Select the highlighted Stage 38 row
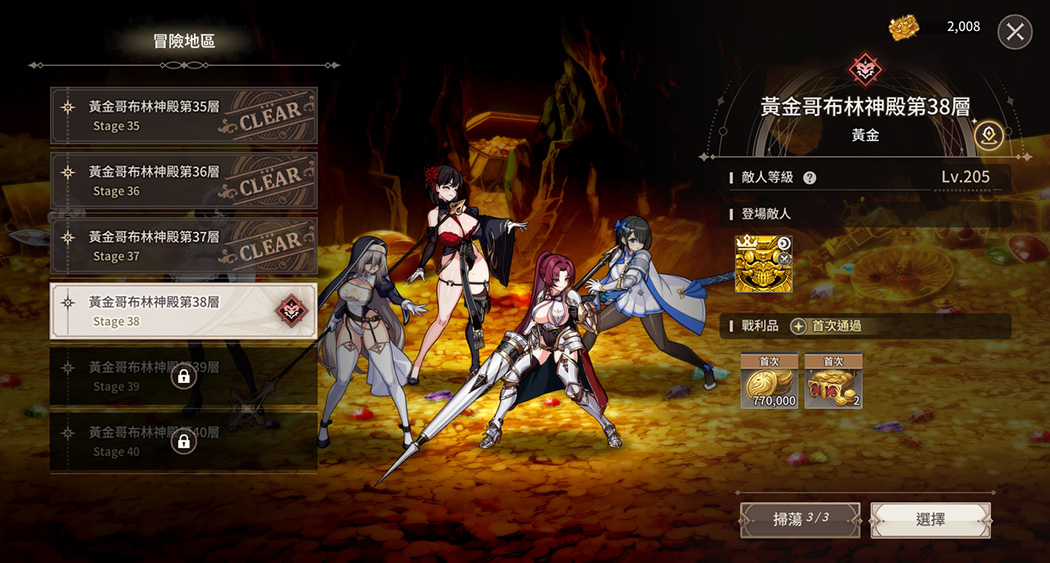This screenshot has width=1050, height=563. point(184,311)
